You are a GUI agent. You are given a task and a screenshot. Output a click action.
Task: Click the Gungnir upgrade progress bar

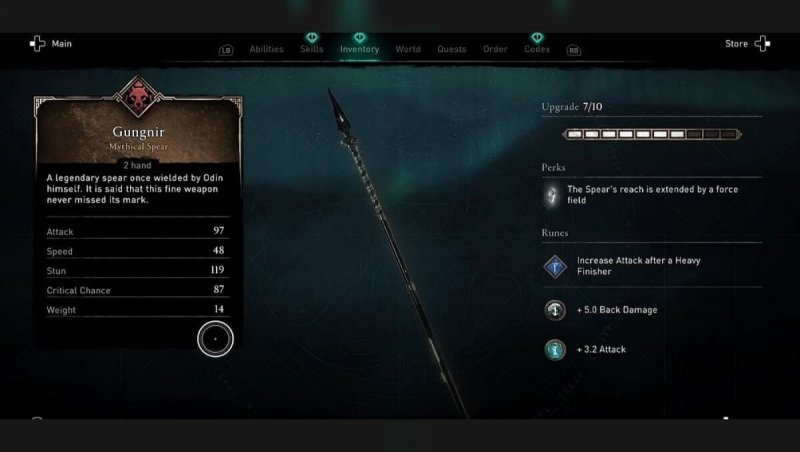pyautogui.click(x=651, y=133)
